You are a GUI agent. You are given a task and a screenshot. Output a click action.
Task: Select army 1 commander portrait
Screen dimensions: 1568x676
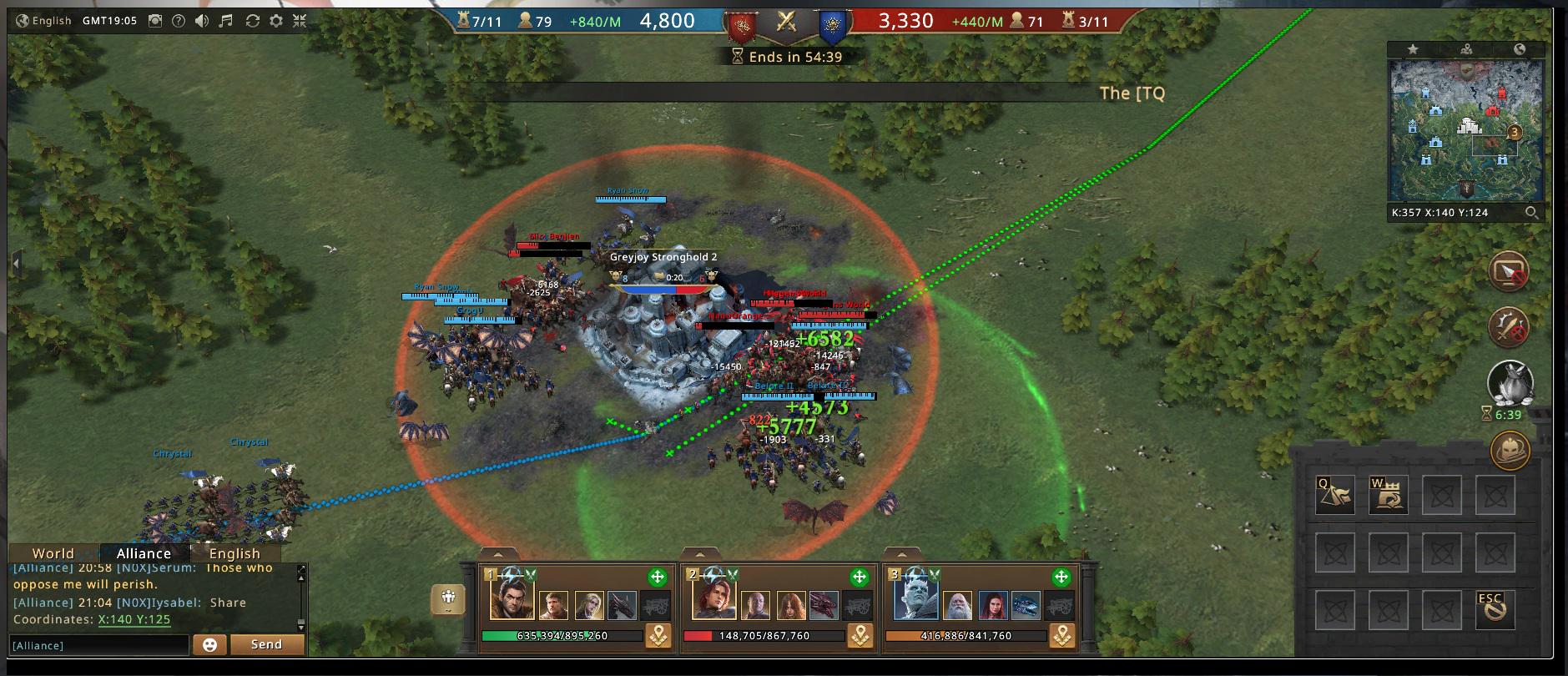512,599
